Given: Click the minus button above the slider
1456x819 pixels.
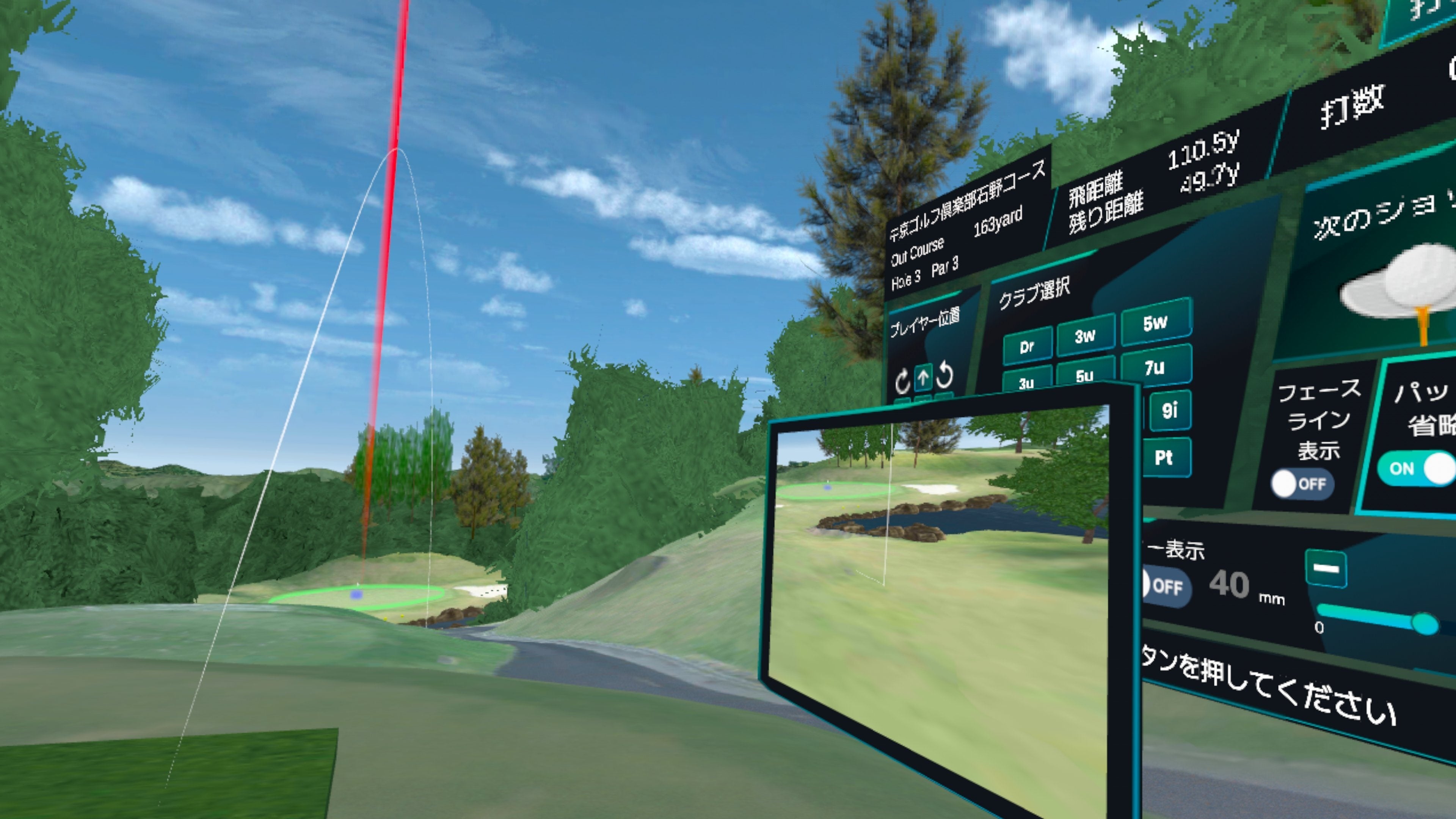Looking at the screenshot, I should 1326,569.
